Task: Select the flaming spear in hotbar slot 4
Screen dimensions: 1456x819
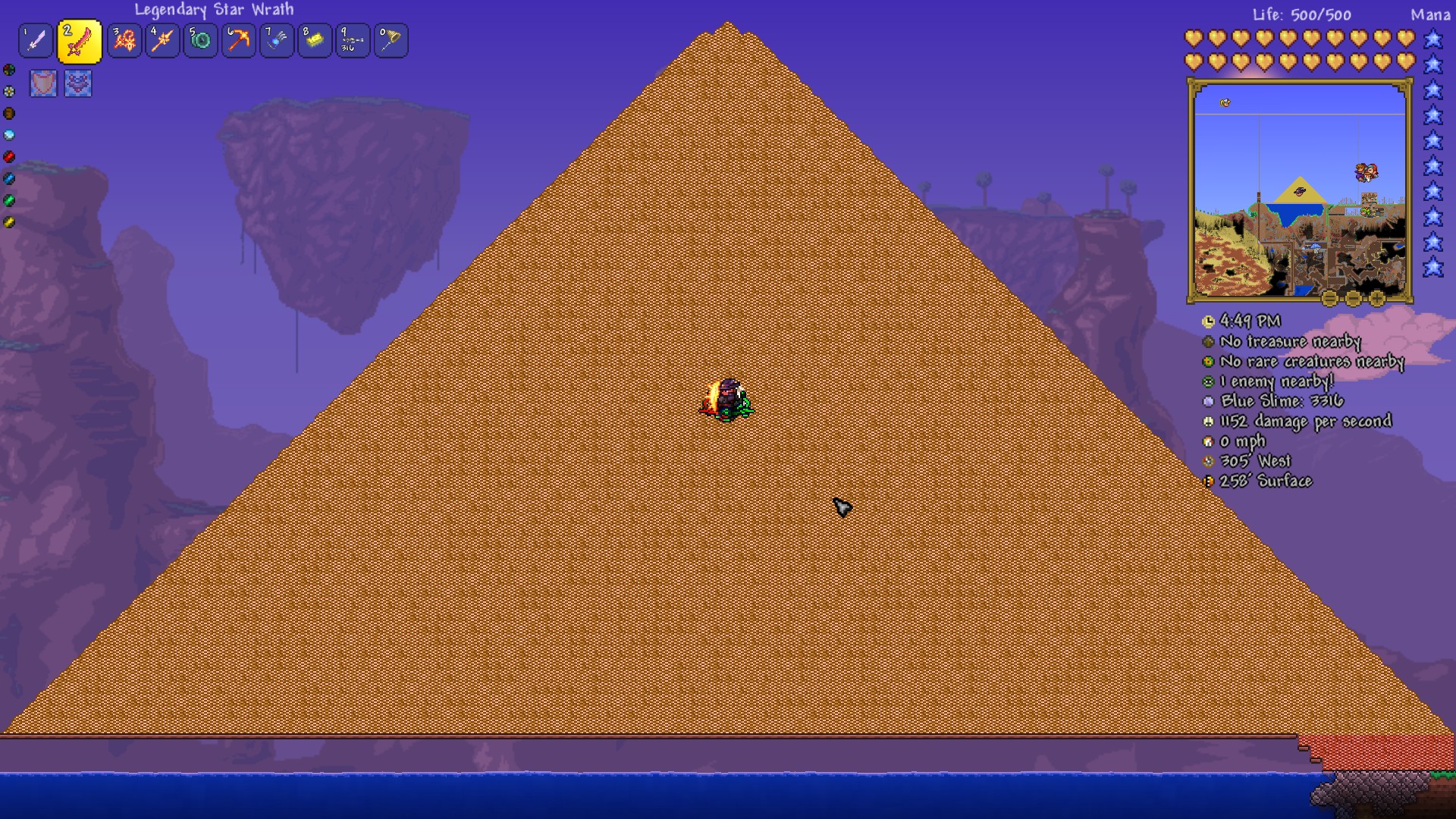Action: coord(162,41)
